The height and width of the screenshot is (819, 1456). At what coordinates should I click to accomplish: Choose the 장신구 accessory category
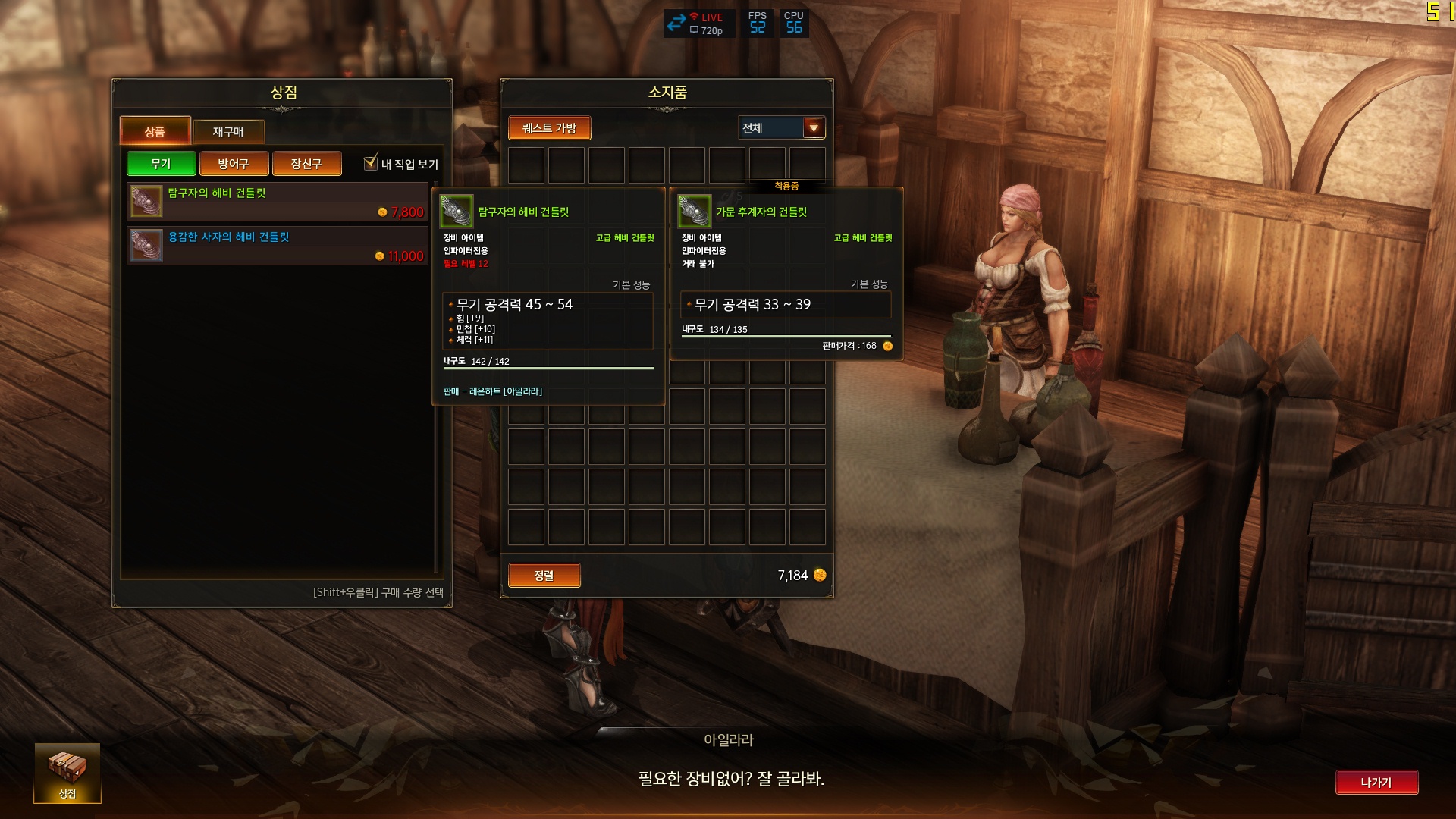coord(306,164)
